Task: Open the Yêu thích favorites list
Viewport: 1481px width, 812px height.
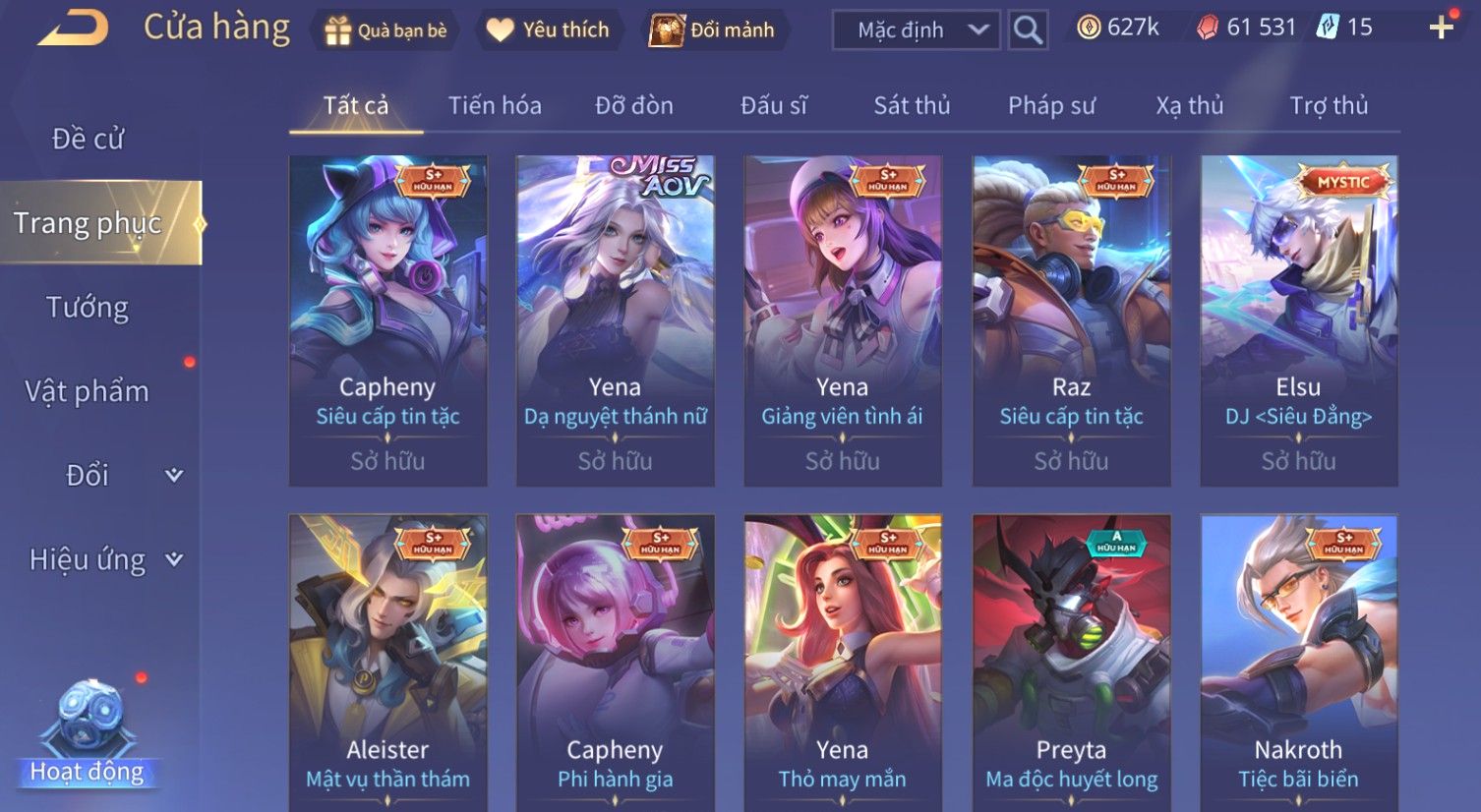Action: (548, 30)
